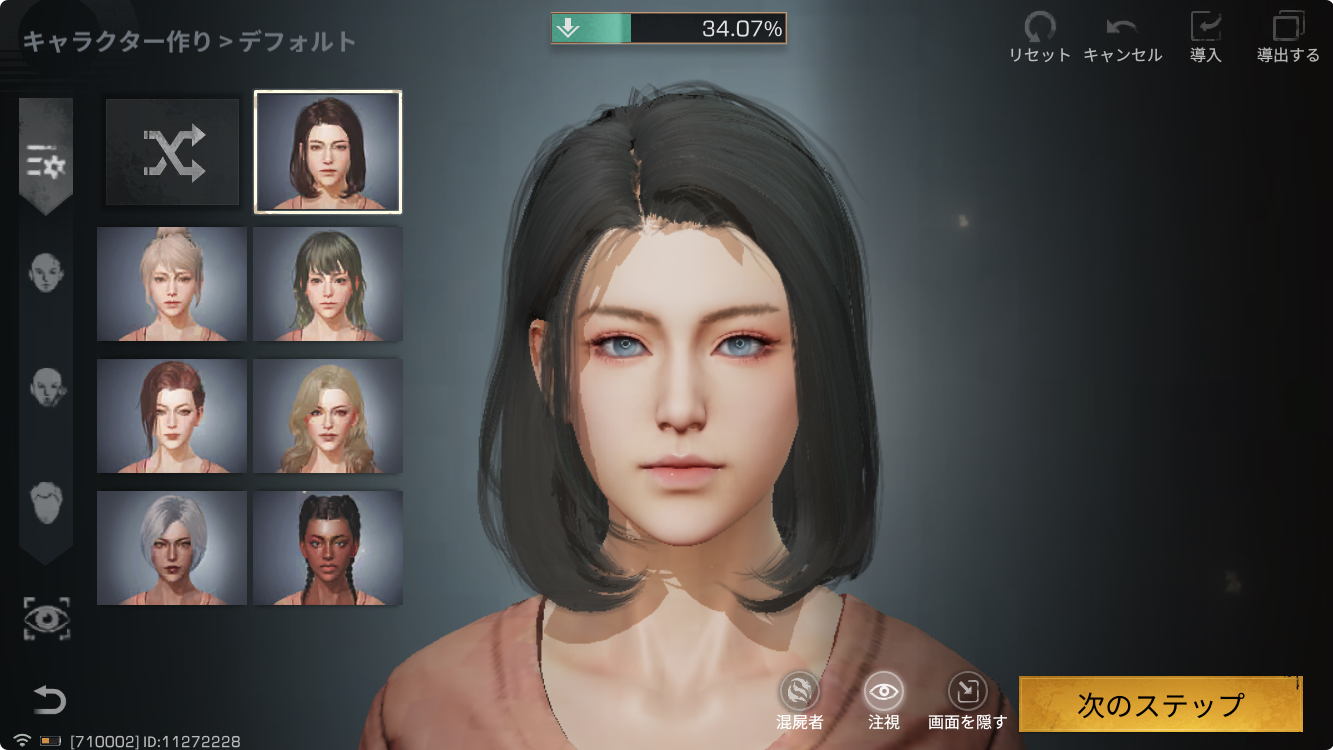This screenshot has height=750, width=1333.
Task: Hide the interface with 画面を隠す
Action: 967,699
